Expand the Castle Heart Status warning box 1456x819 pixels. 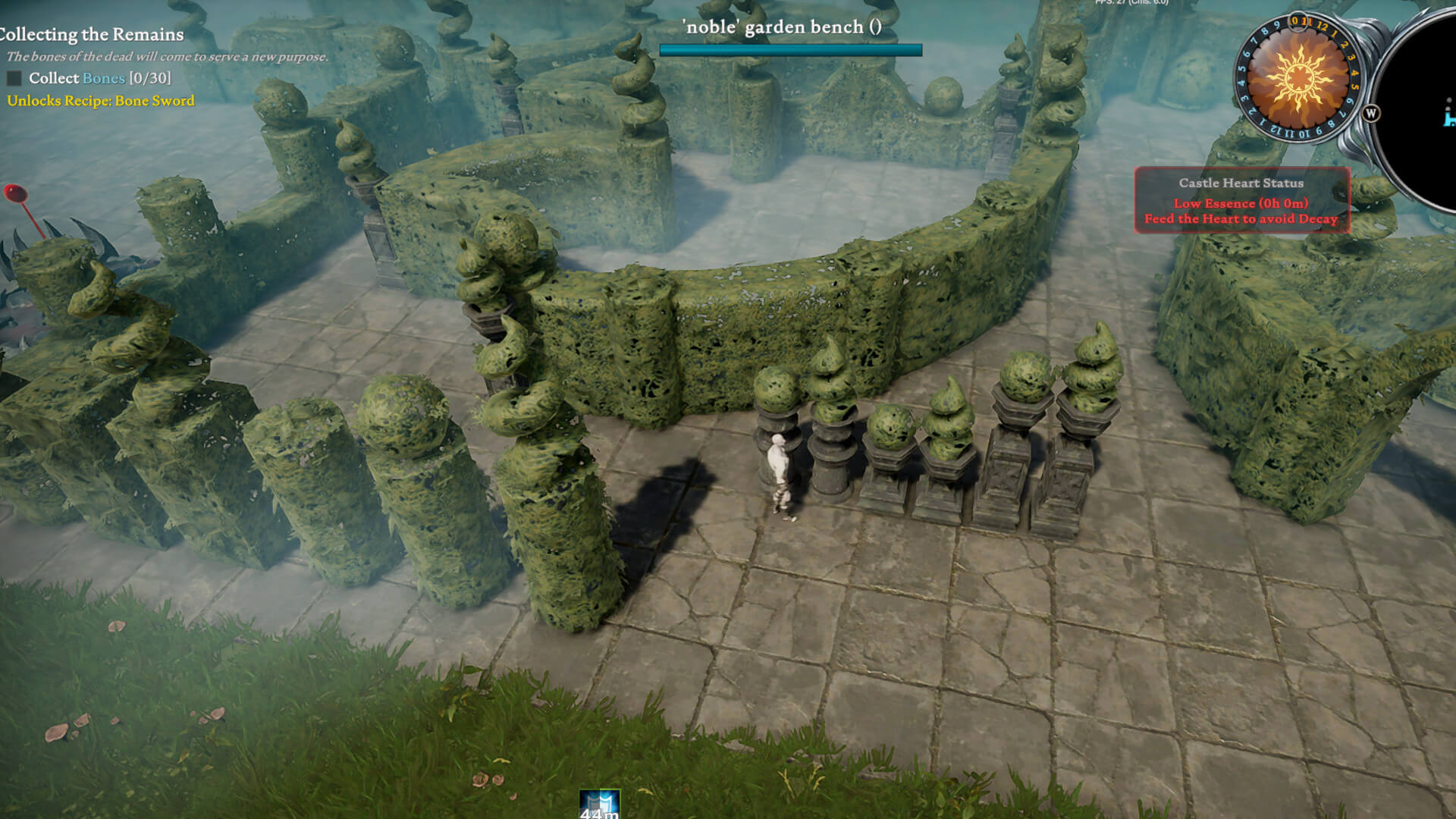(1241, 183)
